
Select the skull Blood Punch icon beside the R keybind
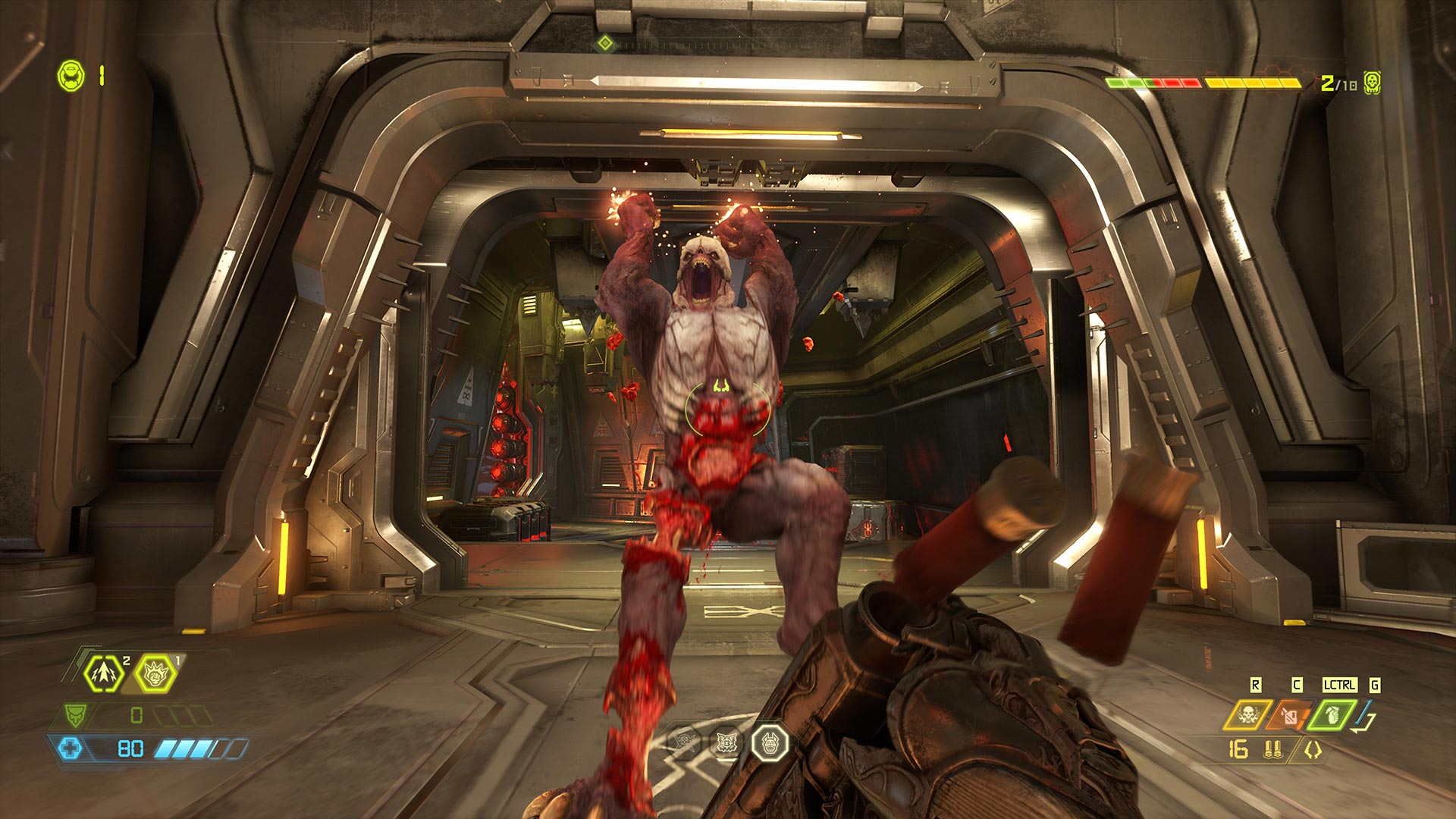[1247, 716]
